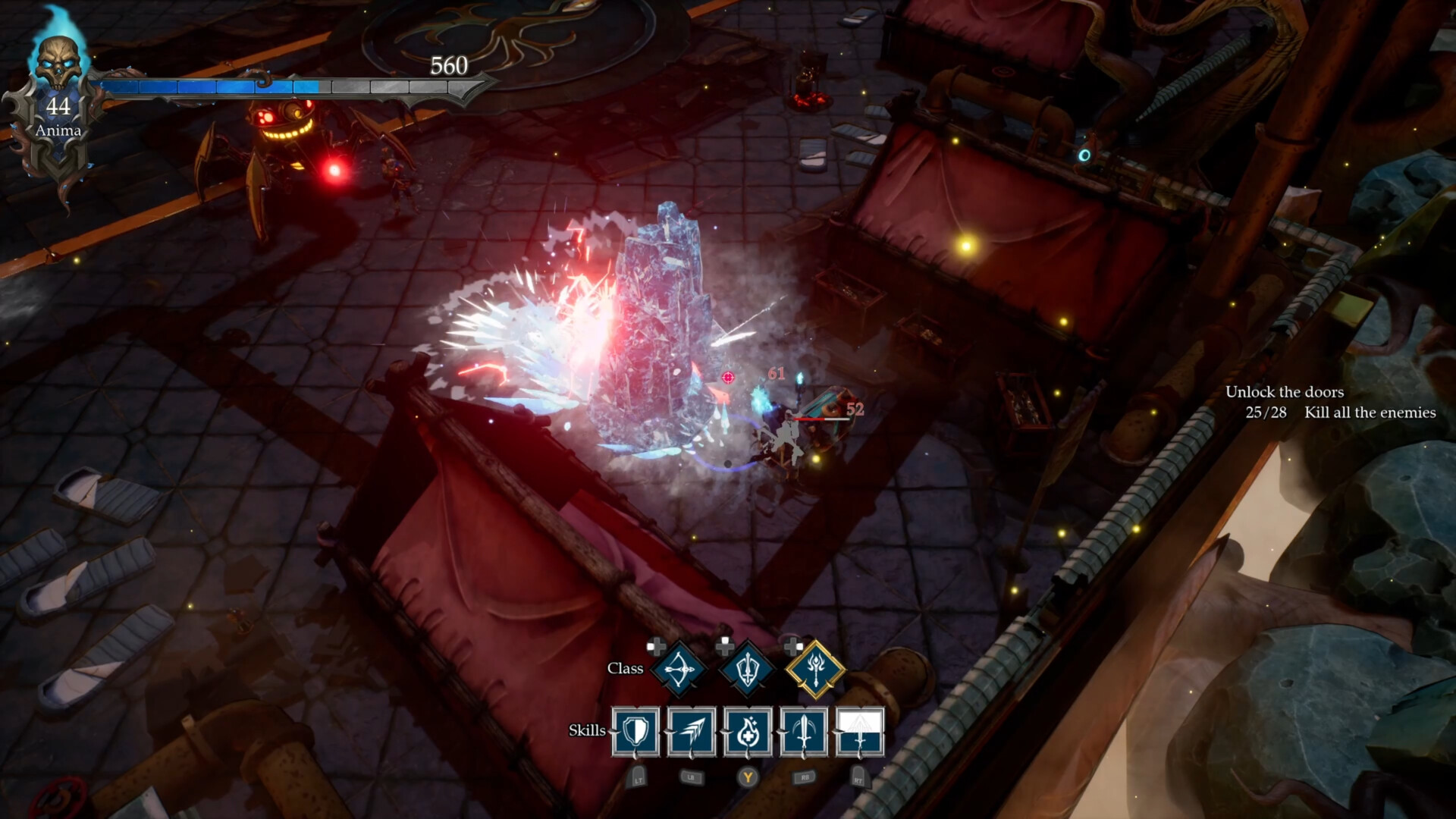Expand the d-pad selector above the bow class
This screenshot has height=819, width=1456.
pos(657,648)
